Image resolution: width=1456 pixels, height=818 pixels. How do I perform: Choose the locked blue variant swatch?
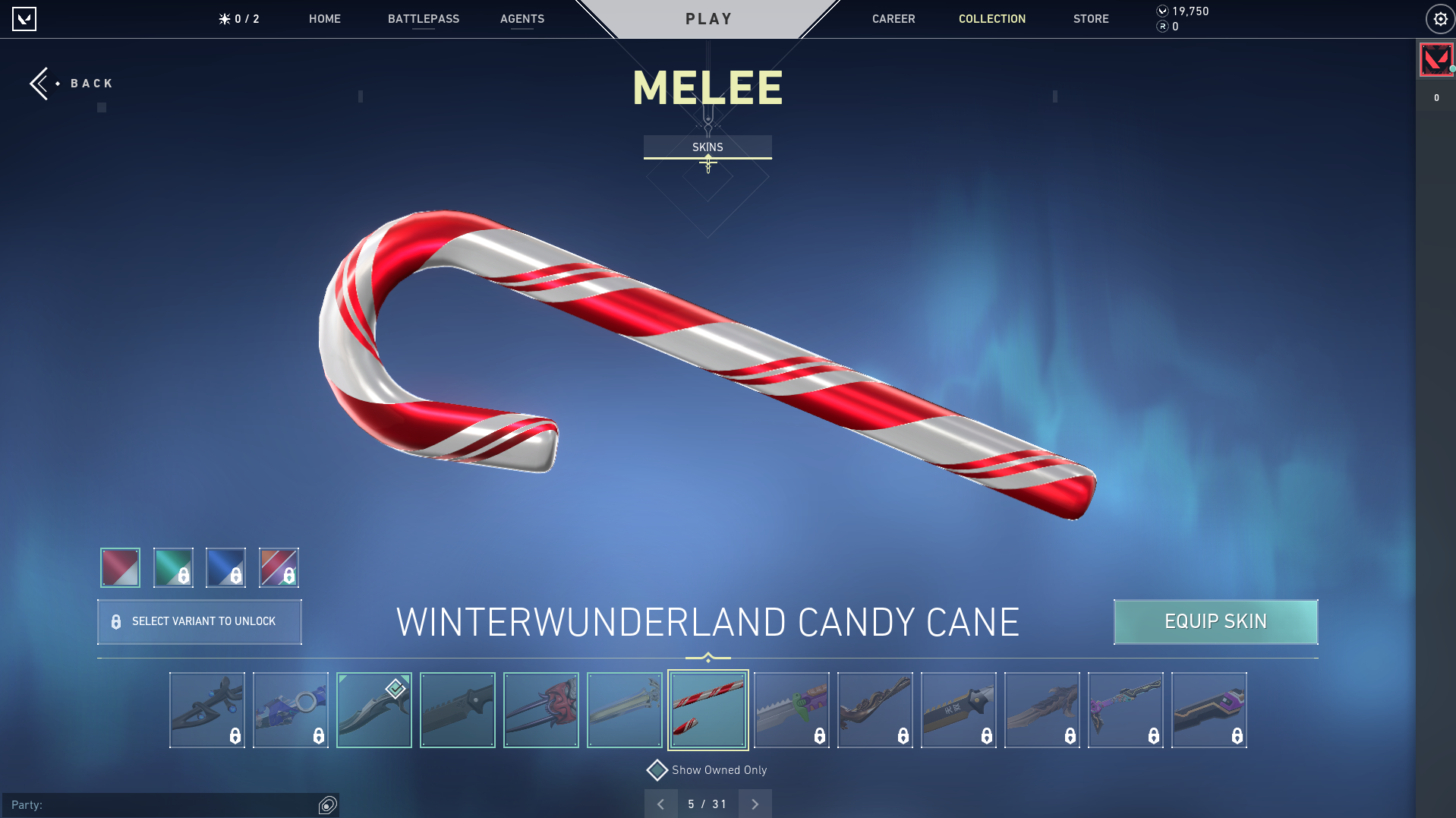click(x=225, y=567)
